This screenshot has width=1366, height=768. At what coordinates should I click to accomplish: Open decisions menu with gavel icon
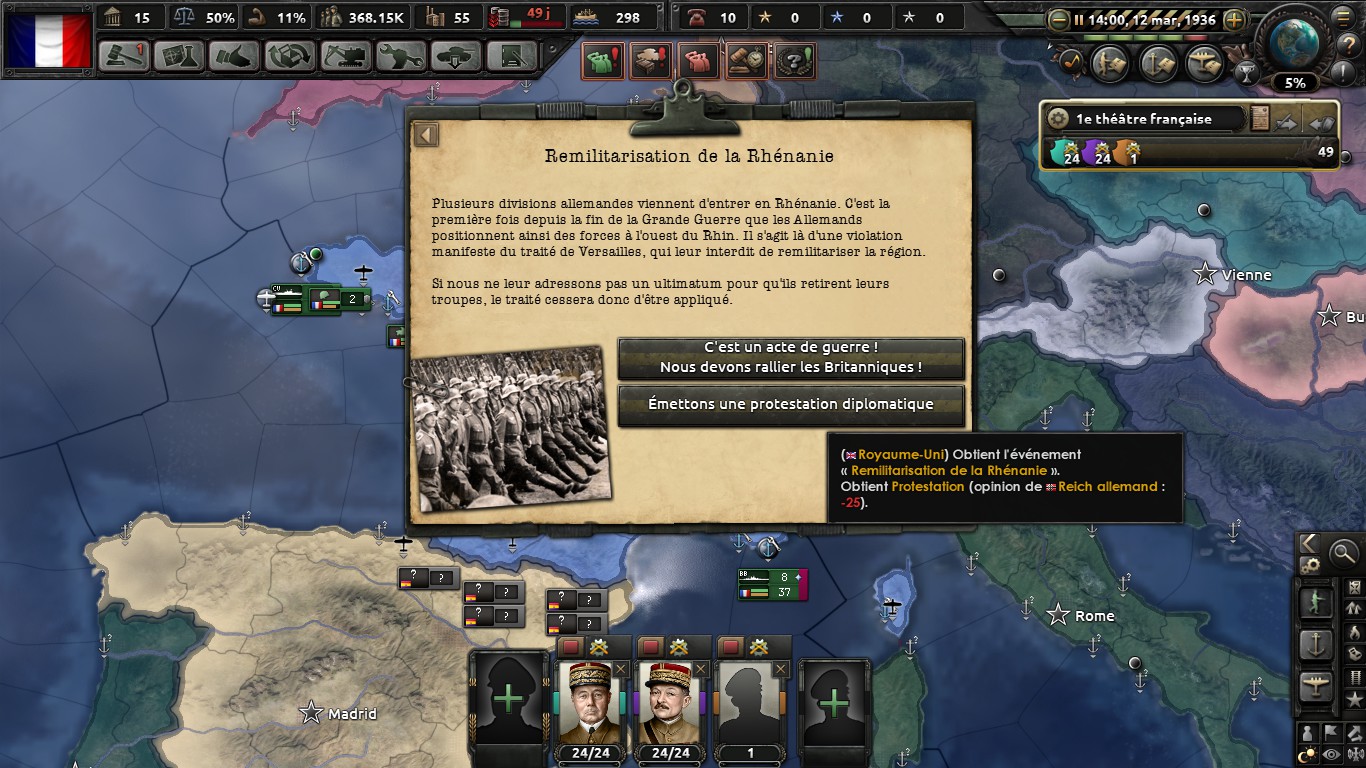124,56
